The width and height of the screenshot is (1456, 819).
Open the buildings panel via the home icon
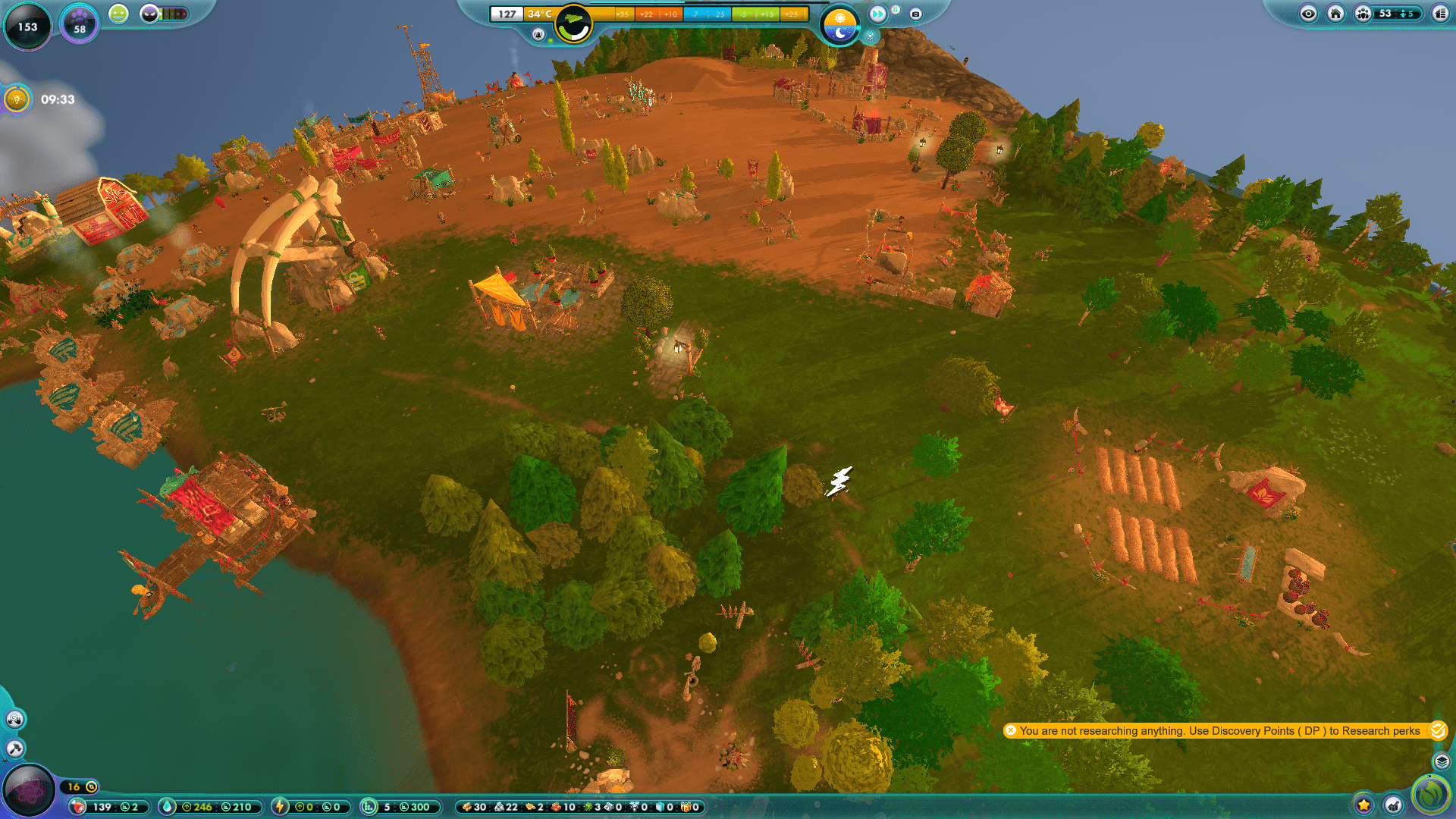(x=1336, y=14)
